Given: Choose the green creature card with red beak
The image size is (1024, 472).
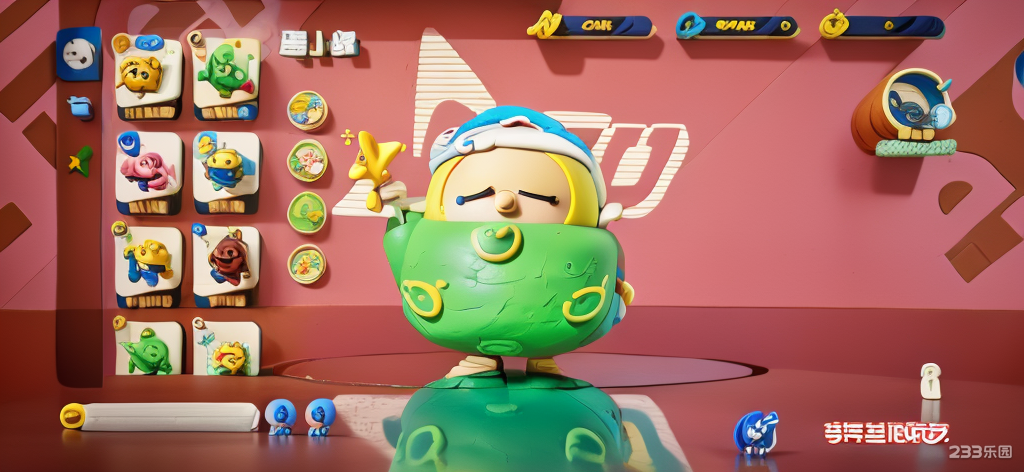Looking at the screenshot, I should [225, 73].
